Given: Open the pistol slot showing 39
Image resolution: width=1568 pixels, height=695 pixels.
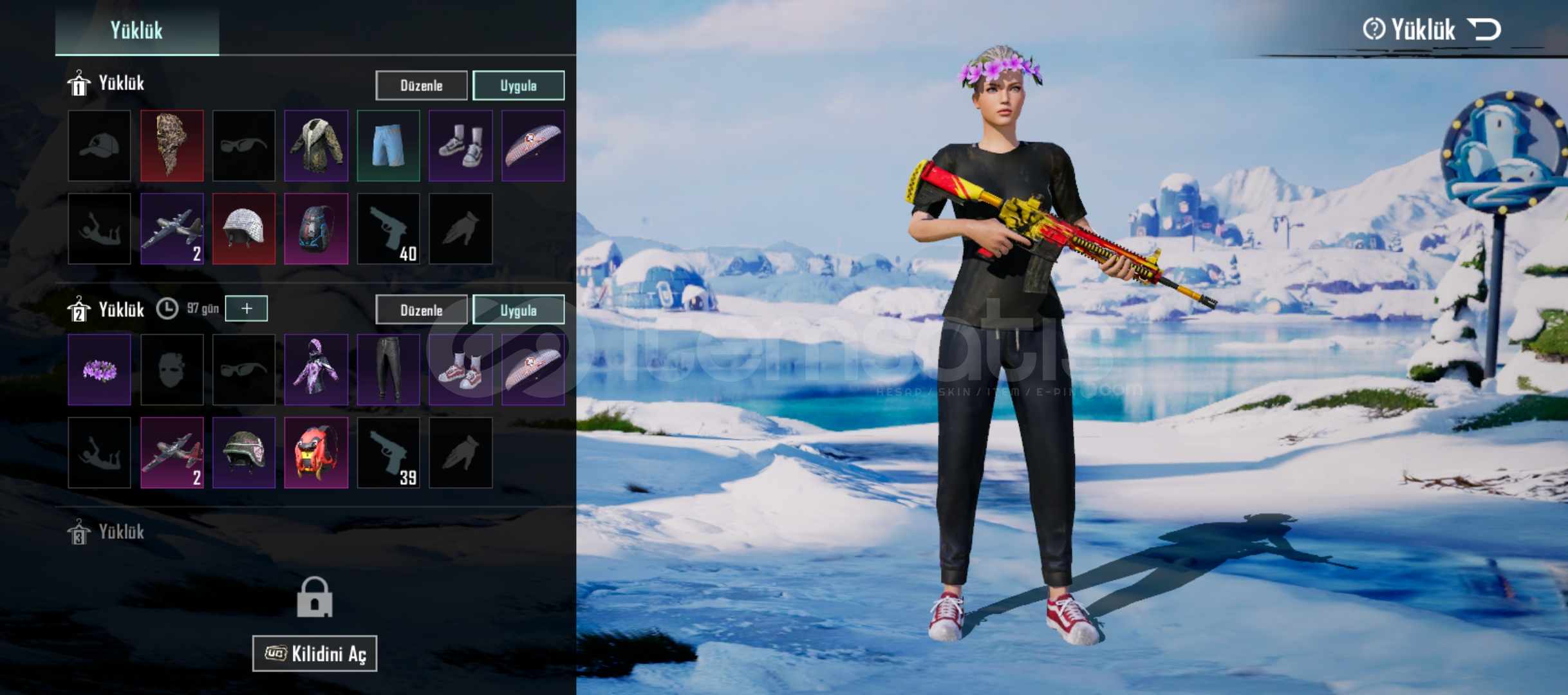Looking at the screenshot, I should (x=388, y=452).
